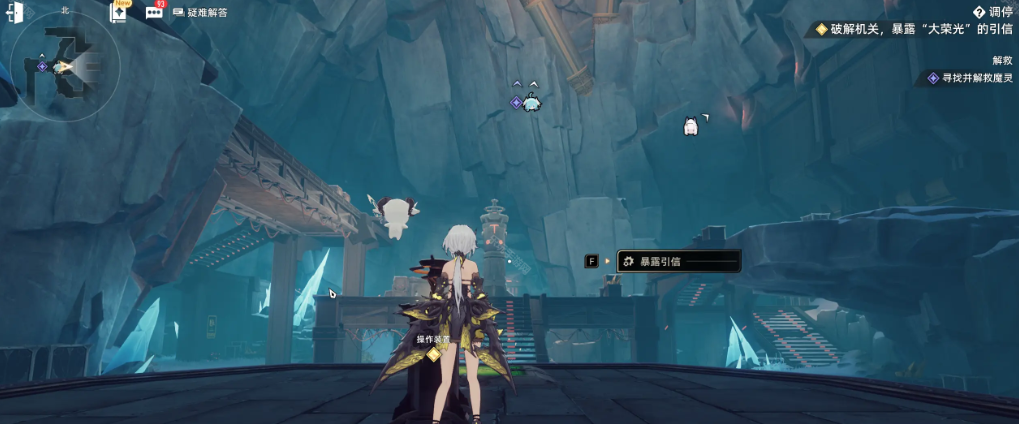The width and height of the screenshot is (1019, 424).
Task: Select the 破解机关 main objective tracker
Action: [914, 29]
